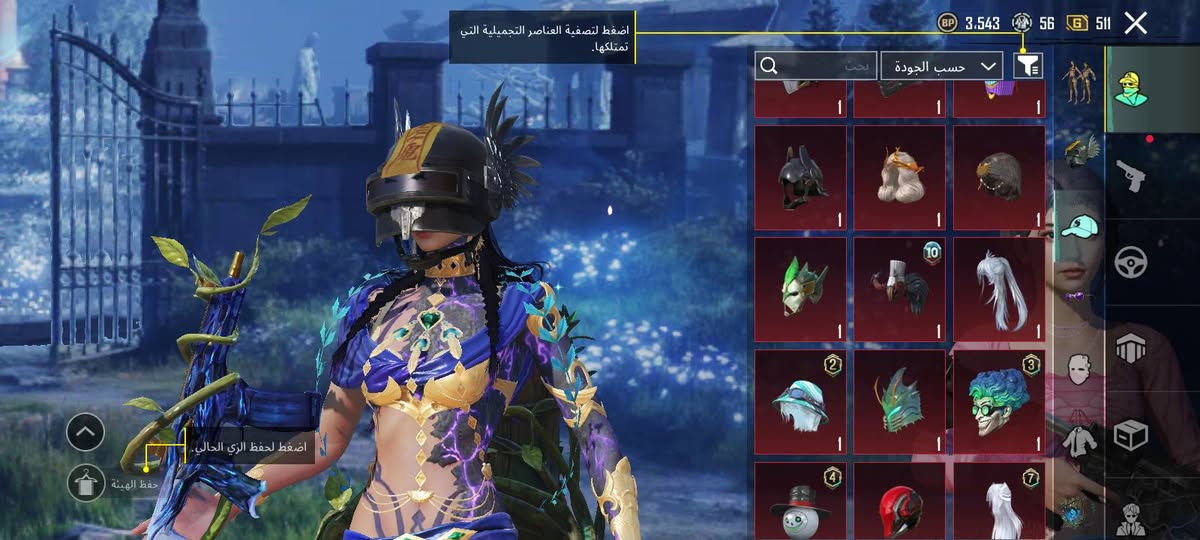Open the steering wheel vehicles tab
The image size is (1200, 540).
[1130, 263]
